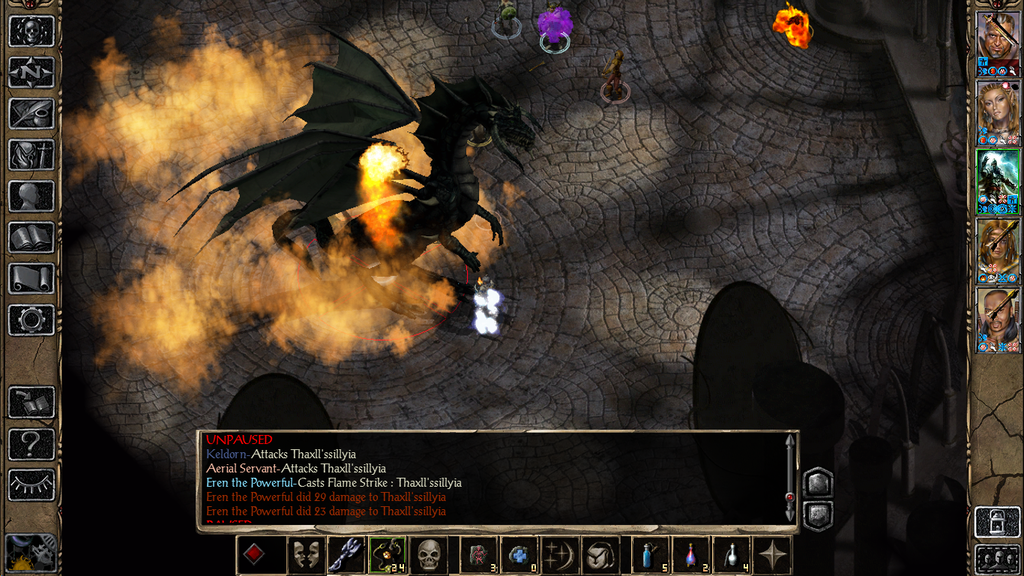Show the character record head icon

tap(31, 196)
